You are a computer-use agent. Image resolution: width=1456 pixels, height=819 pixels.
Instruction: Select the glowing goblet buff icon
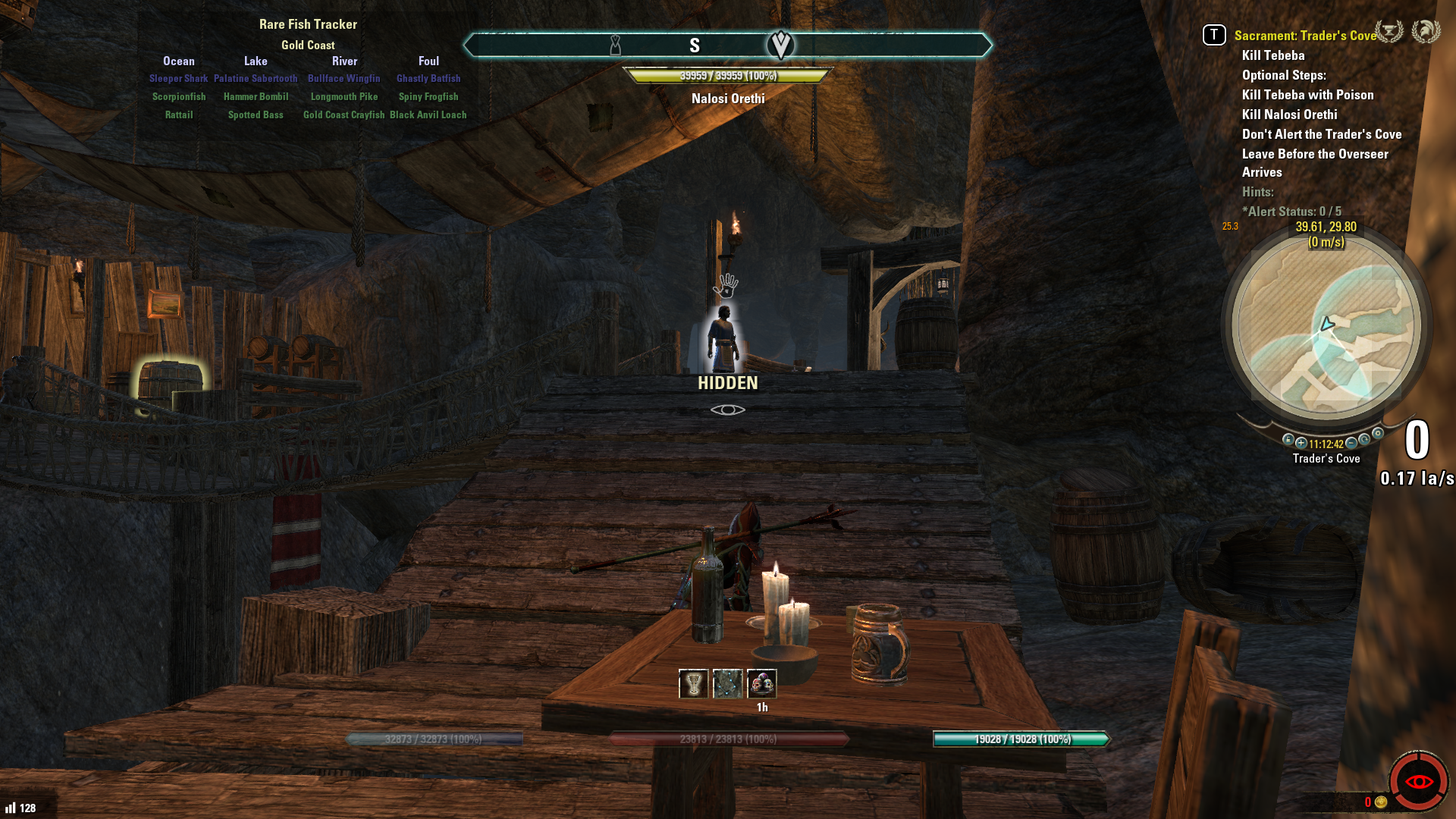point(693,683)
